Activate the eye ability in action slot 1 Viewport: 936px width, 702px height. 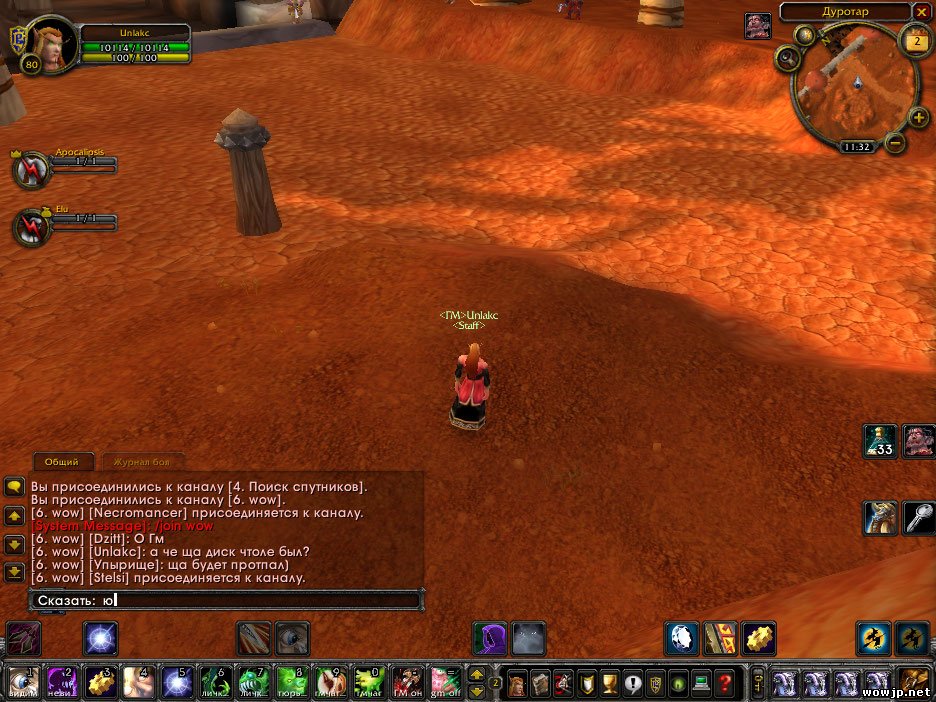pos(21,684)
